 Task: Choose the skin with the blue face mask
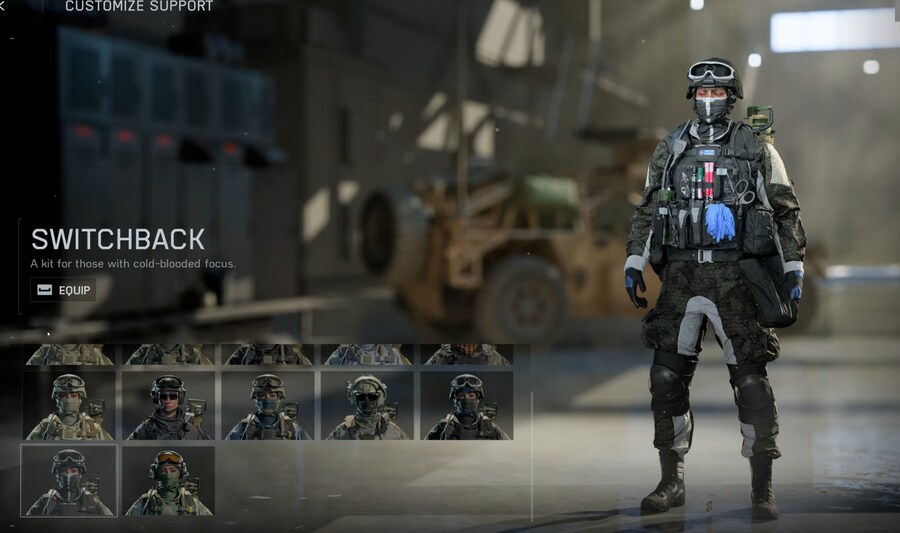click(267, 405)
